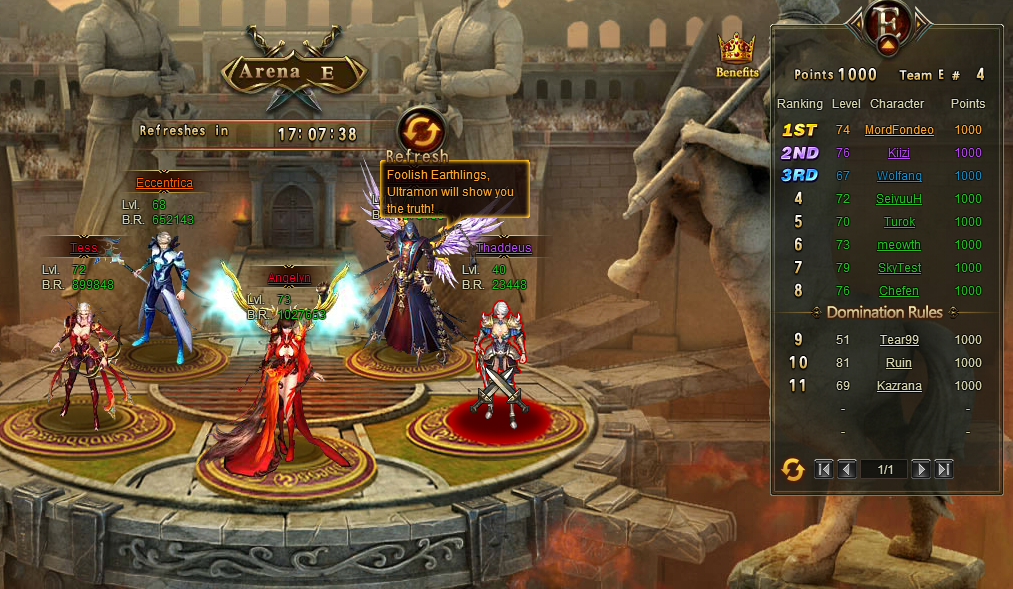
Task: Refresh the ranking list with the orange arrows icon
Action: 793,469
